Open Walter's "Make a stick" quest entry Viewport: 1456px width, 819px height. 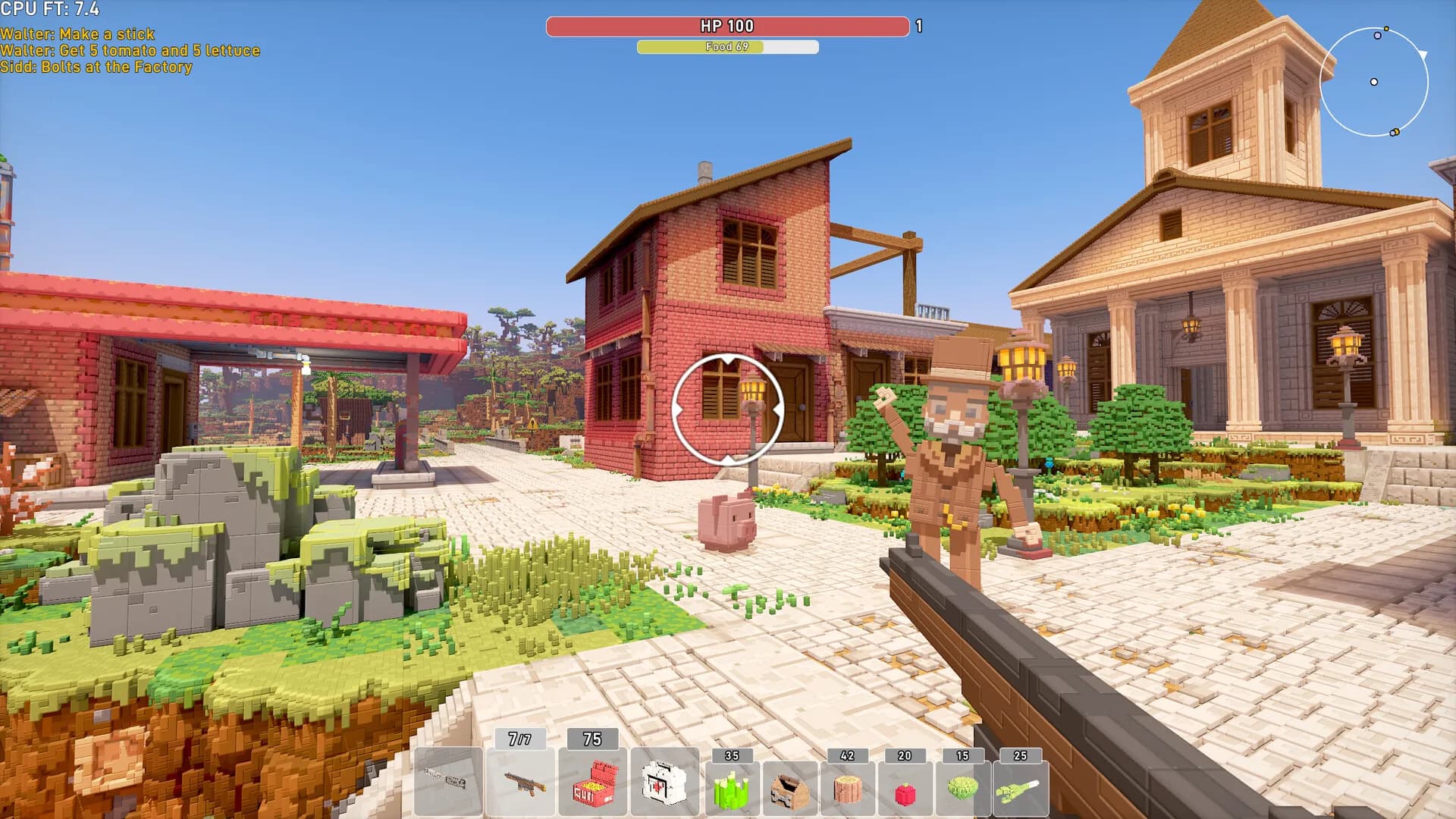tap(77, 34)
